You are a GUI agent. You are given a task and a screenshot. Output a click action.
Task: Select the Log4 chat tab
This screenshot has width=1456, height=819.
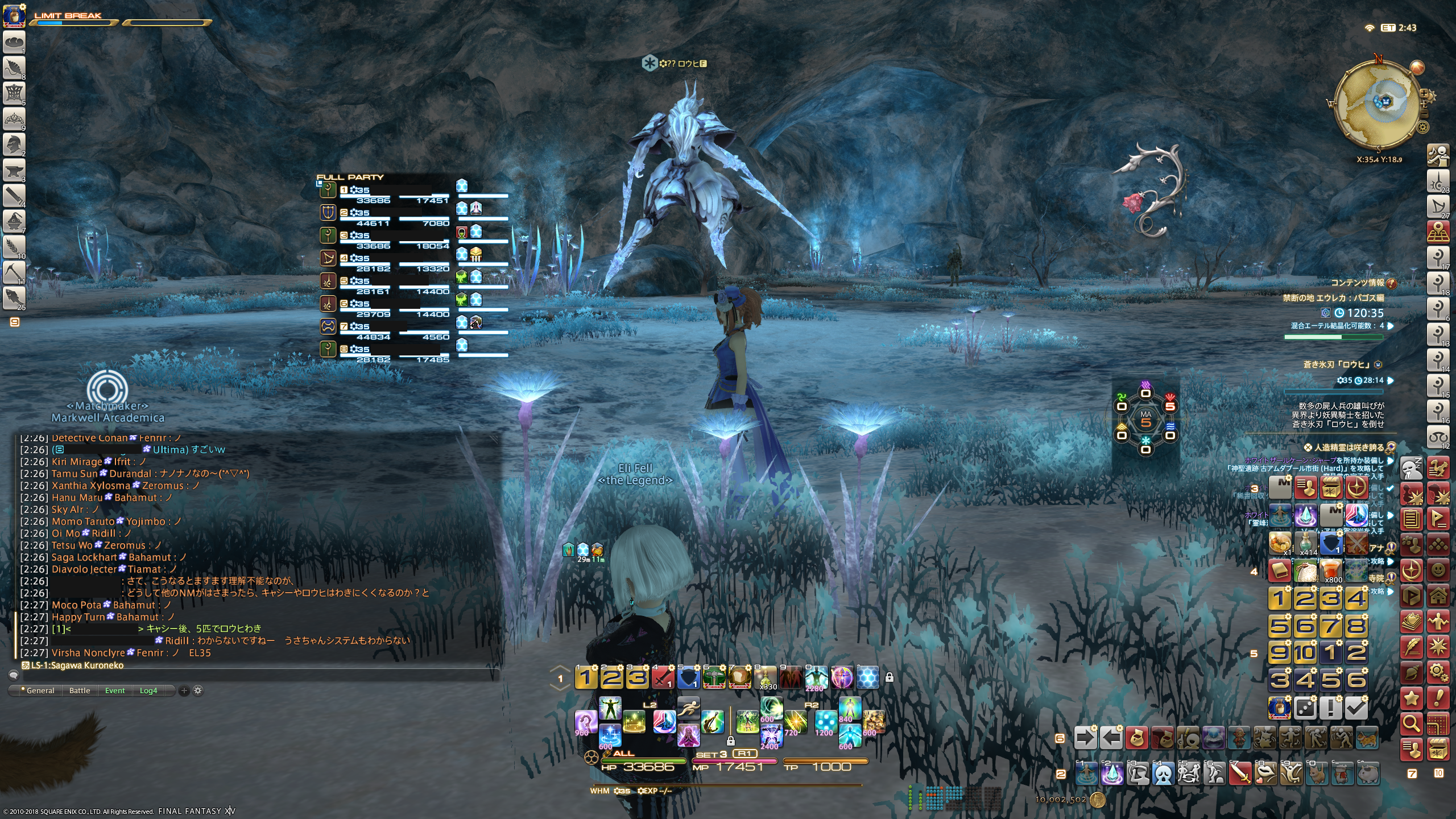(148, 690)
